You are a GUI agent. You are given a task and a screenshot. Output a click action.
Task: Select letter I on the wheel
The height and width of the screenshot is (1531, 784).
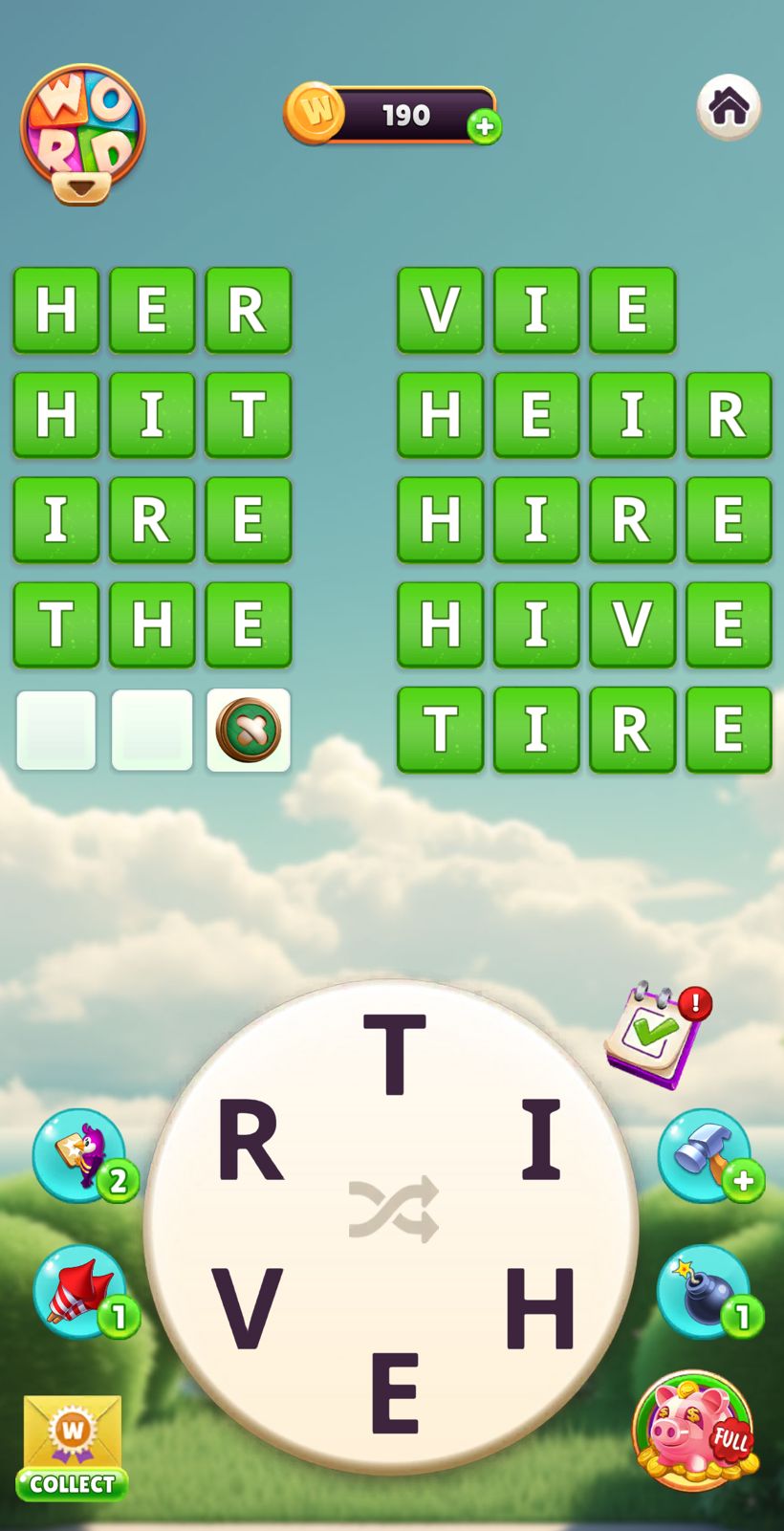540,1138
